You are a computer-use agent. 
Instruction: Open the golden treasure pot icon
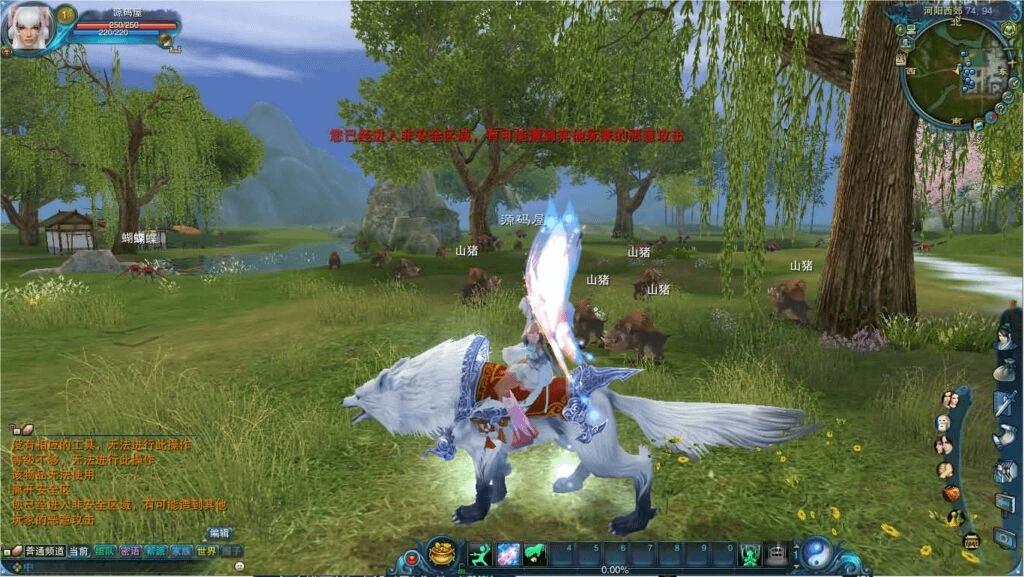(x=441, y=553)
